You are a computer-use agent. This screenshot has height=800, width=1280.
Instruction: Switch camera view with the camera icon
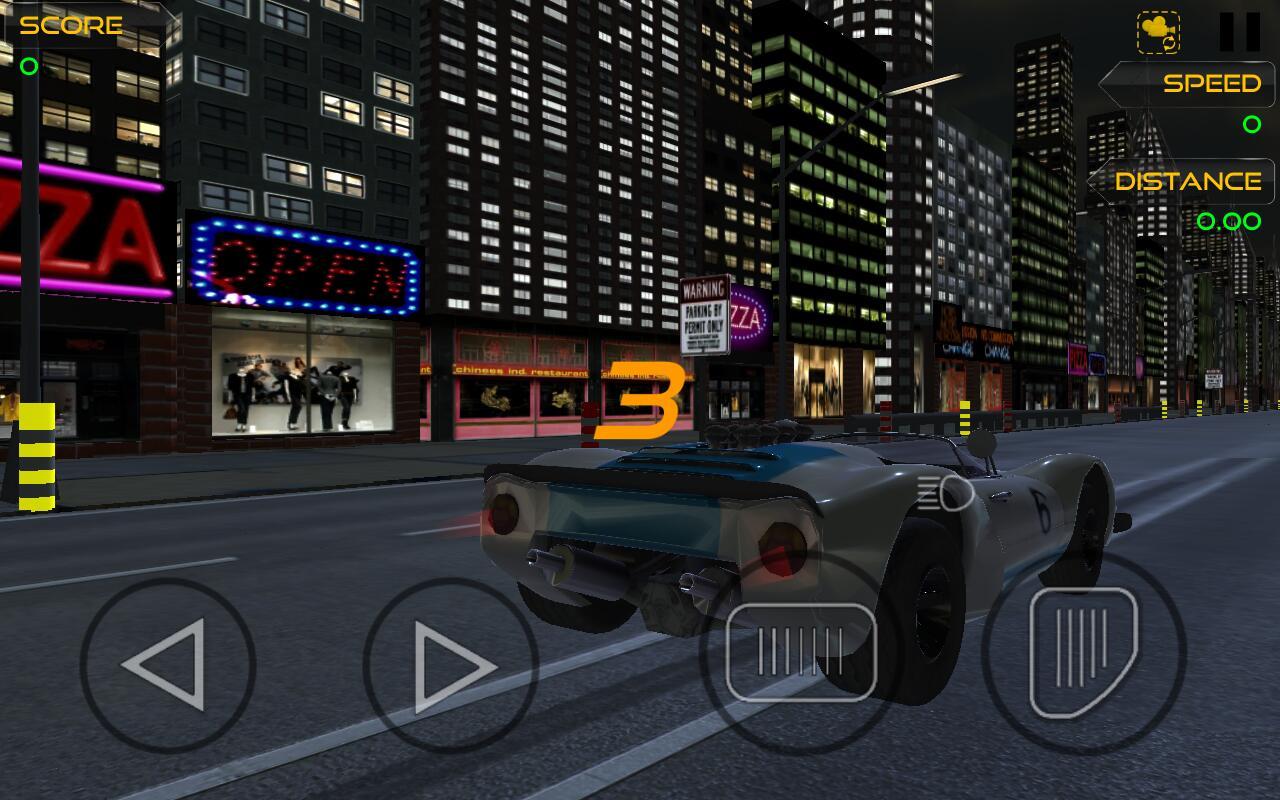(1159, 30)
